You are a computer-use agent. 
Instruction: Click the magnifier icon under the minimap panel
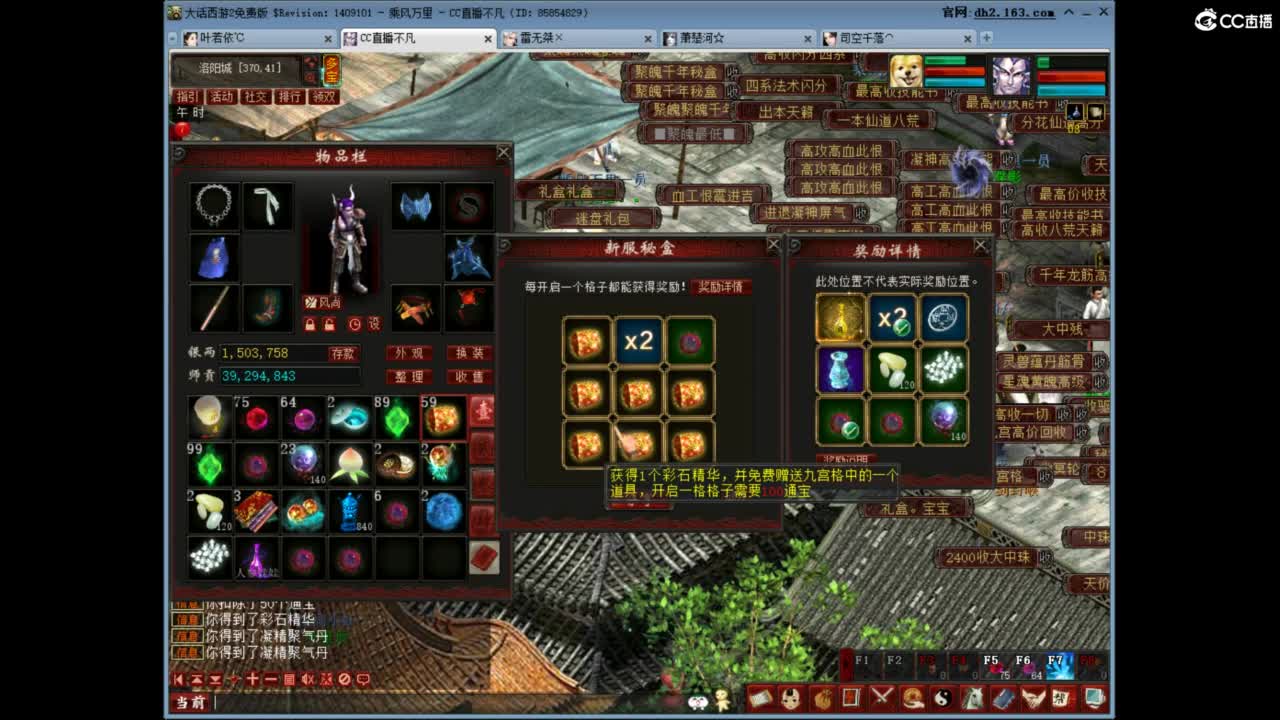(x=312, y=78)
